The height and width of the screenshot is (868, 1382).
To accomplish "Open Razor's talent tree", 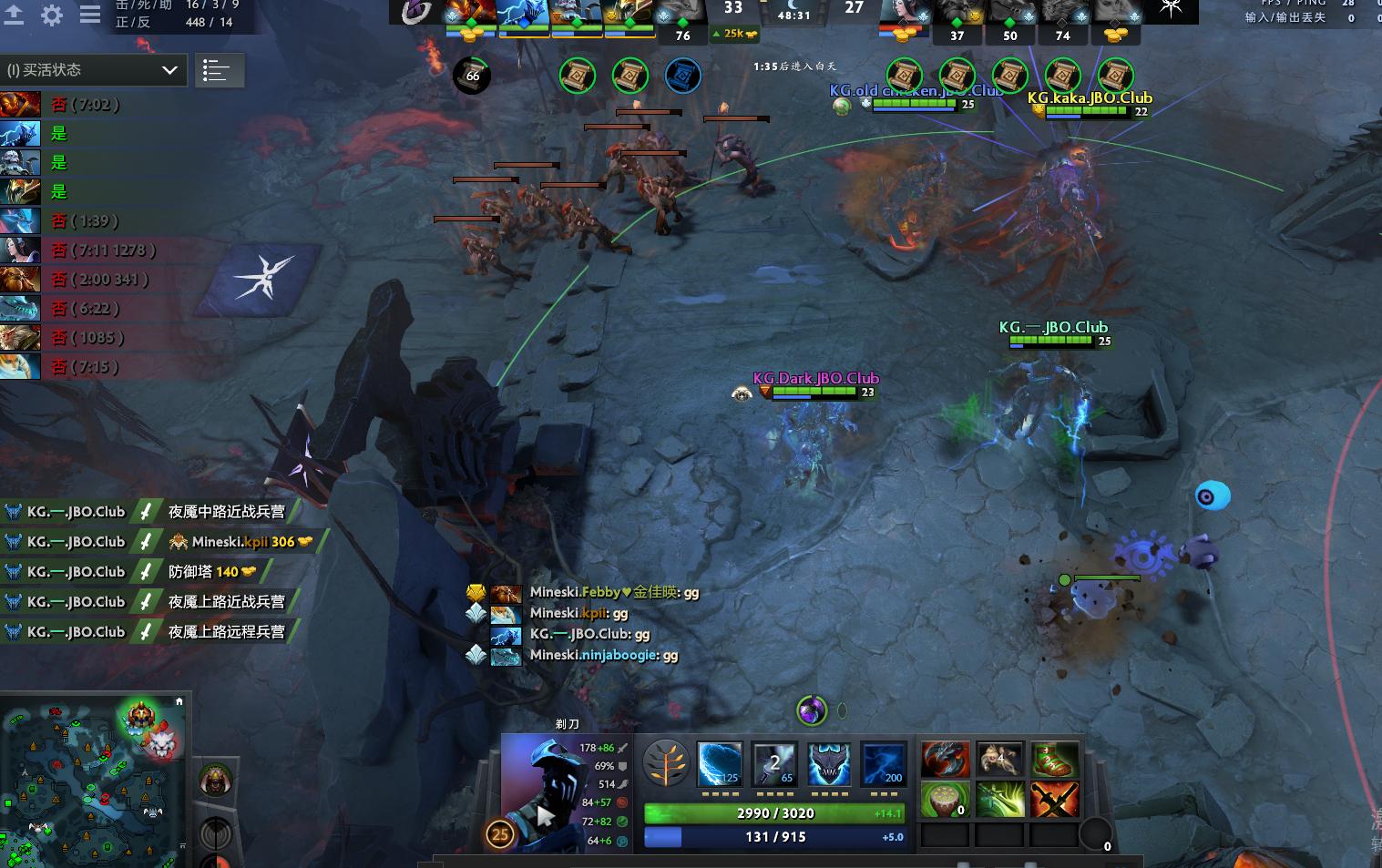I will click(x=666, y=763).
